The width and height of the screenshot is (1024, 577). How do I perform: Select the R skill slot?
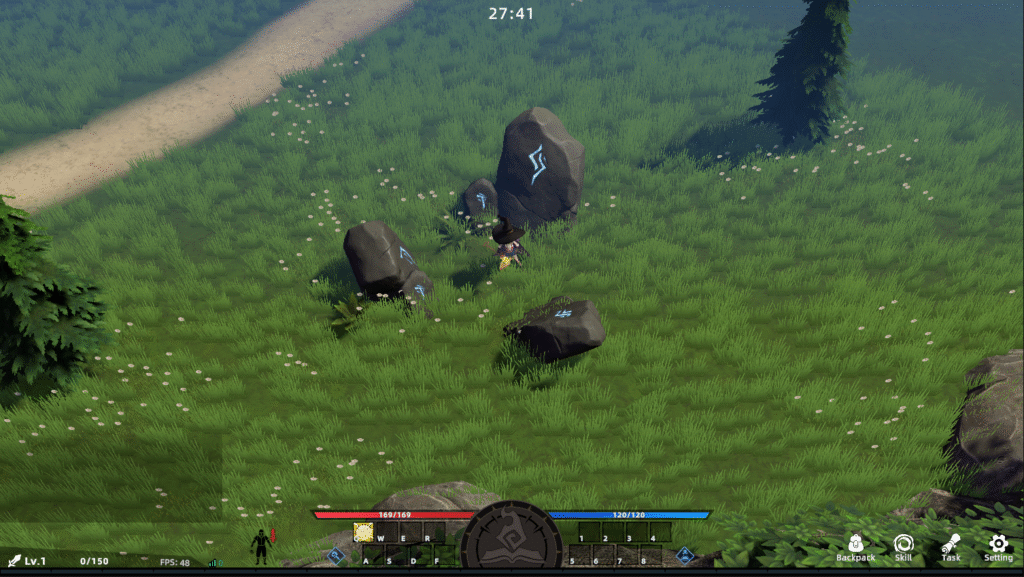coord(434,532)
